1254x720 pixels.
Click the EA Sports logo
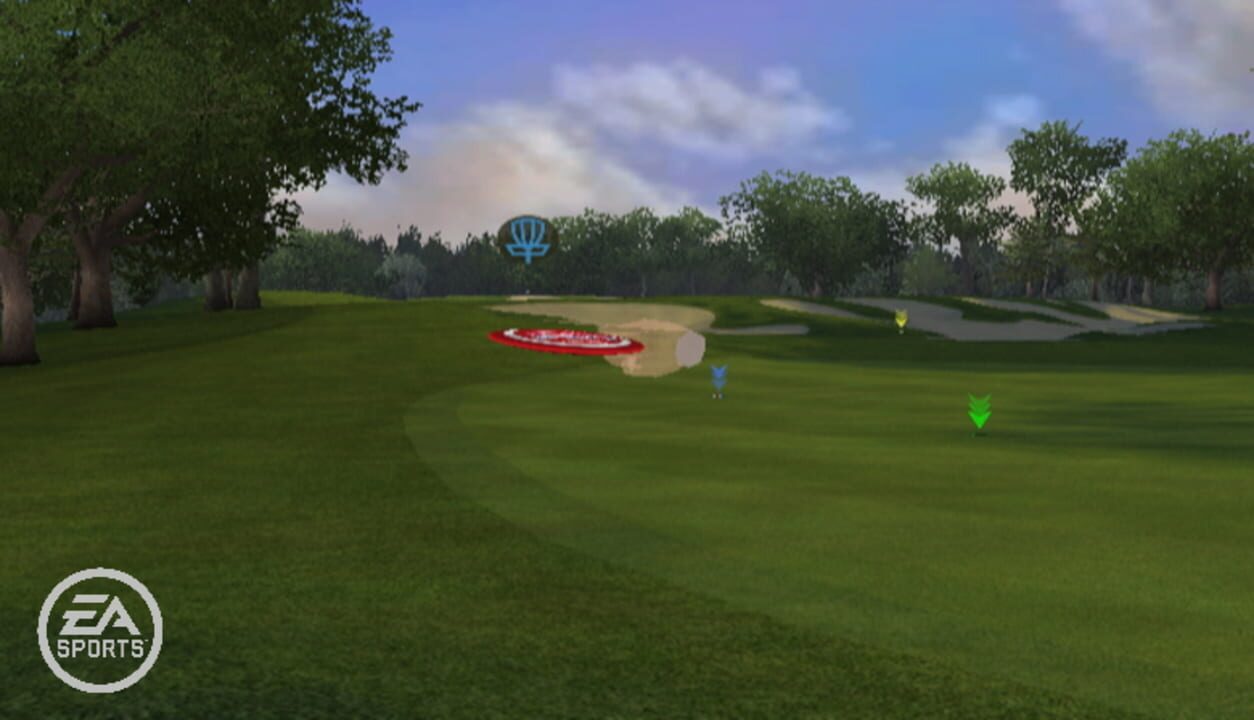tap(100, 631)
